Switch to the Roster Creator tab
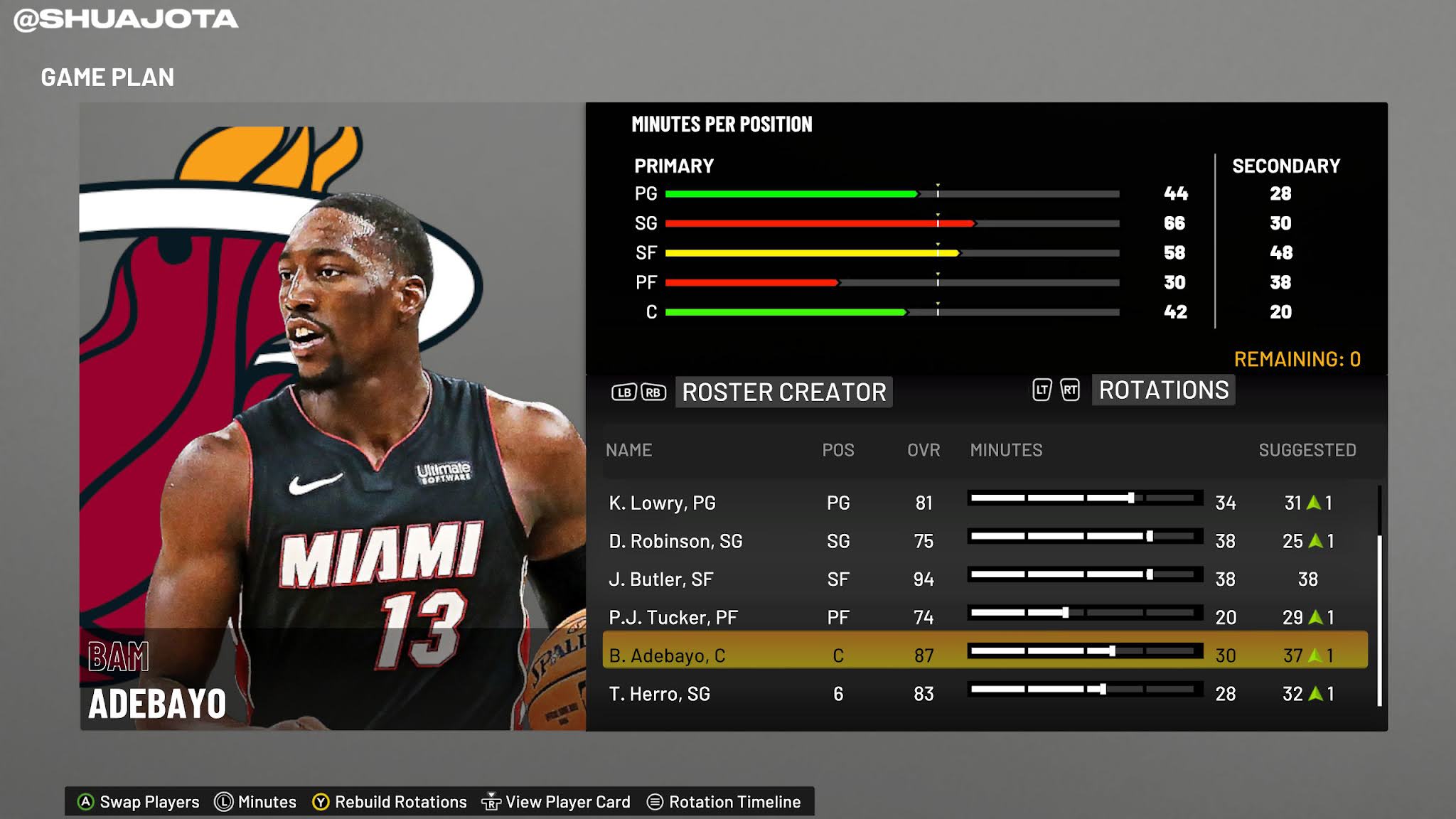1456x819 pixels. point(784,392)
